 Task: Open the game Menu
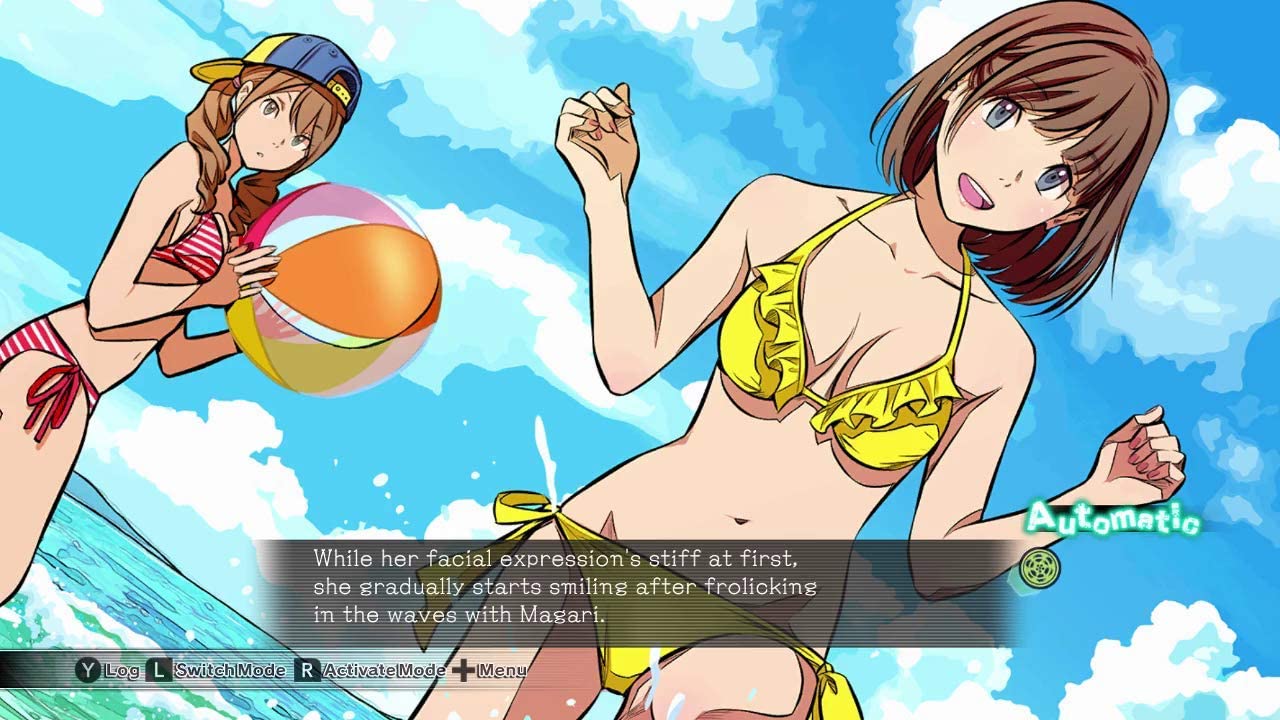click(489, 670)
